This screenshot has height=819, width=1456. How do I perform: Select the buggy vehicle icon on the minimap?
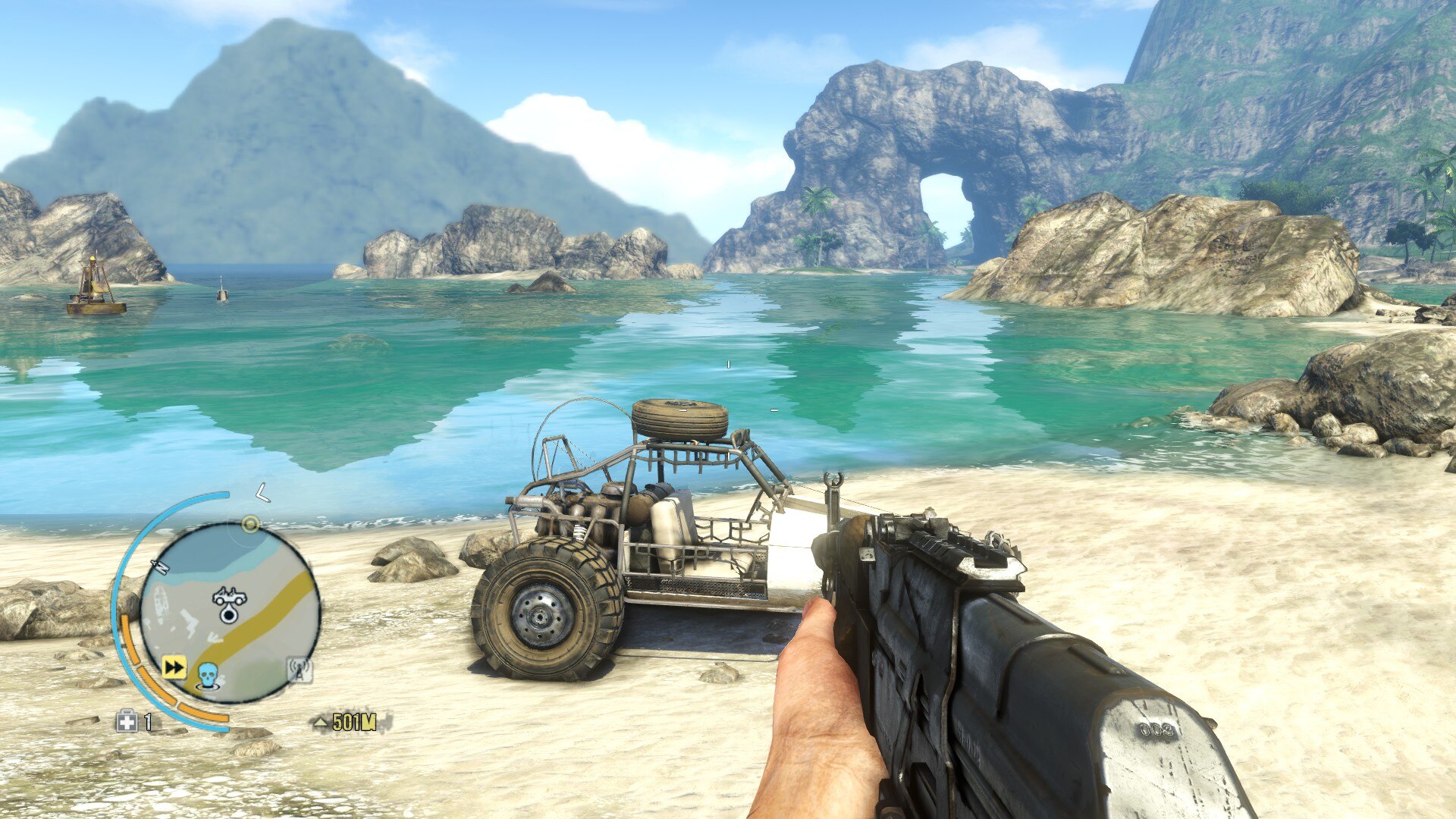(x=229, y=597)
